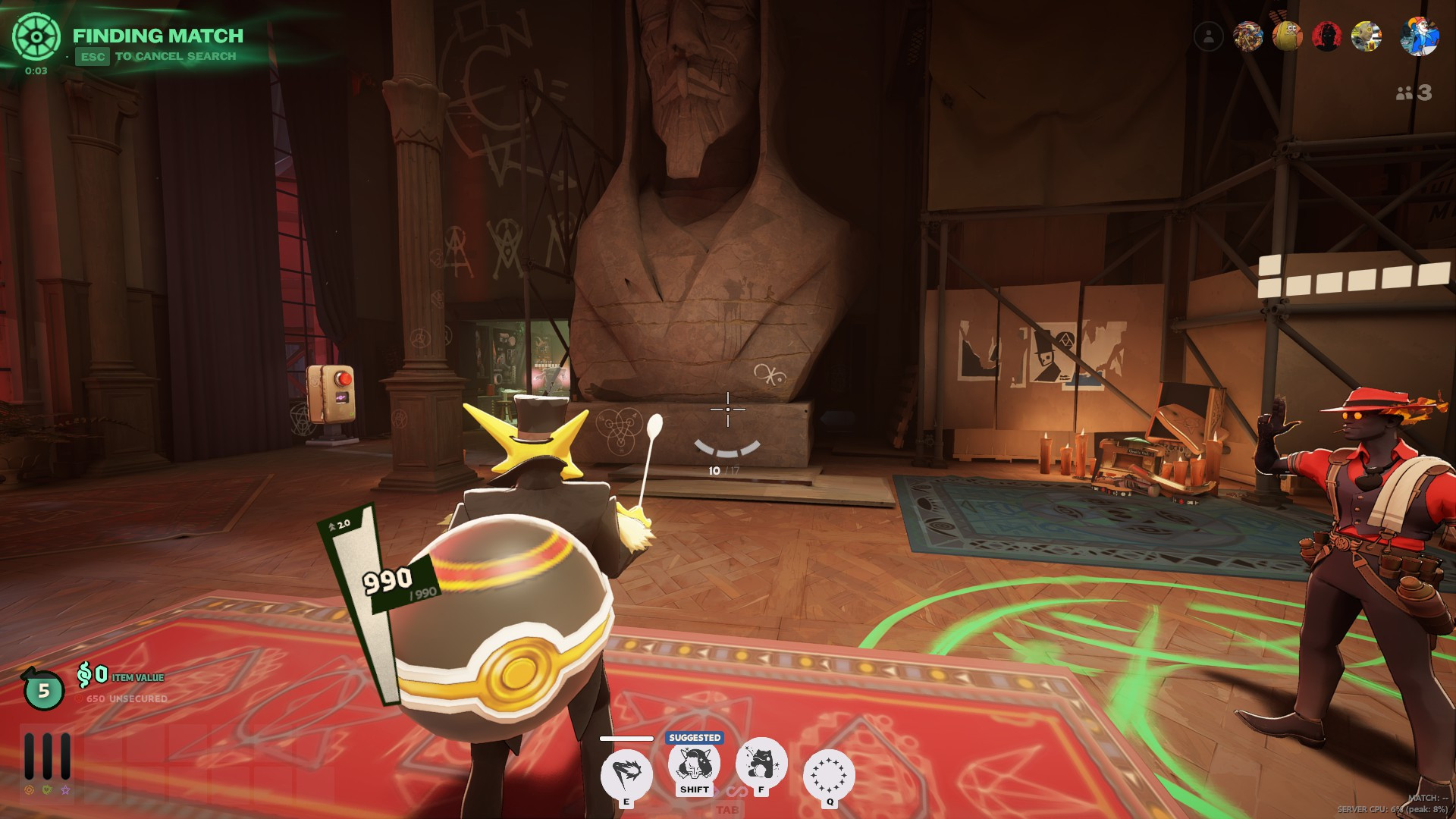Select the eagle and flag party avatar
The image size is (1456, 819).
click(1247, 36)
